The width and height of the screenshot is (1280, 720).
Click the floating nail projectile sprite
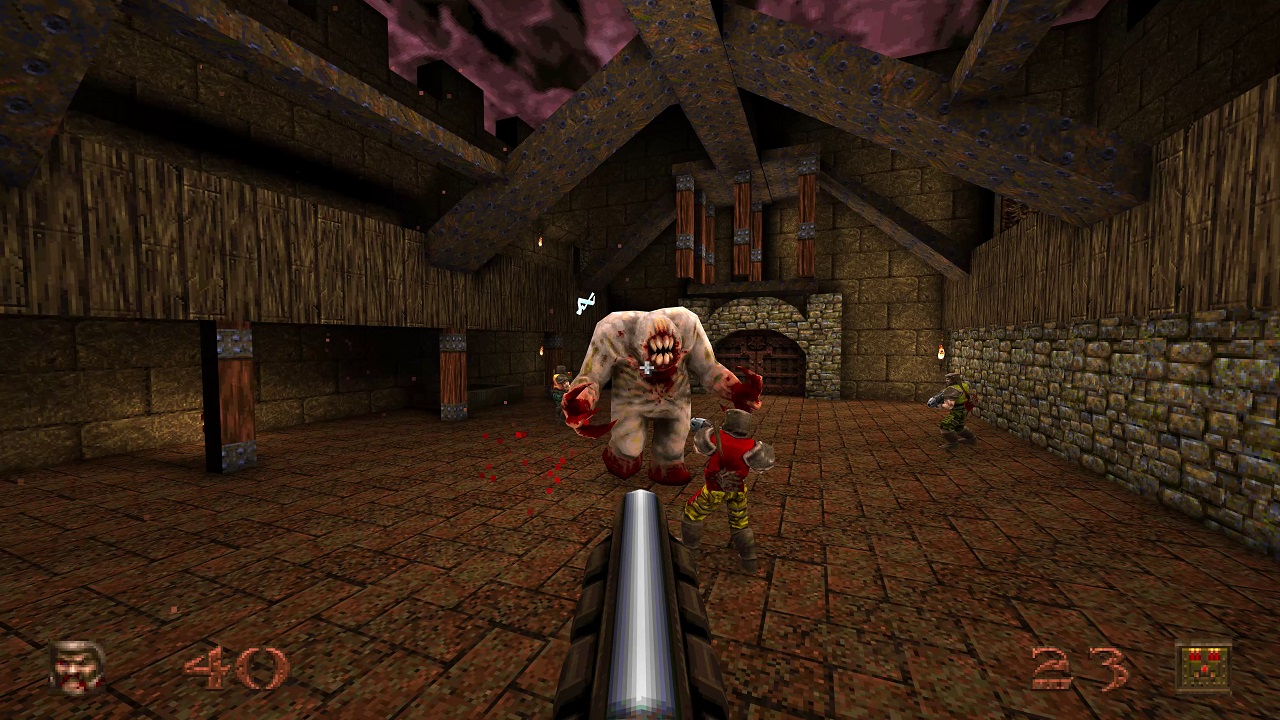coord(584,301)
